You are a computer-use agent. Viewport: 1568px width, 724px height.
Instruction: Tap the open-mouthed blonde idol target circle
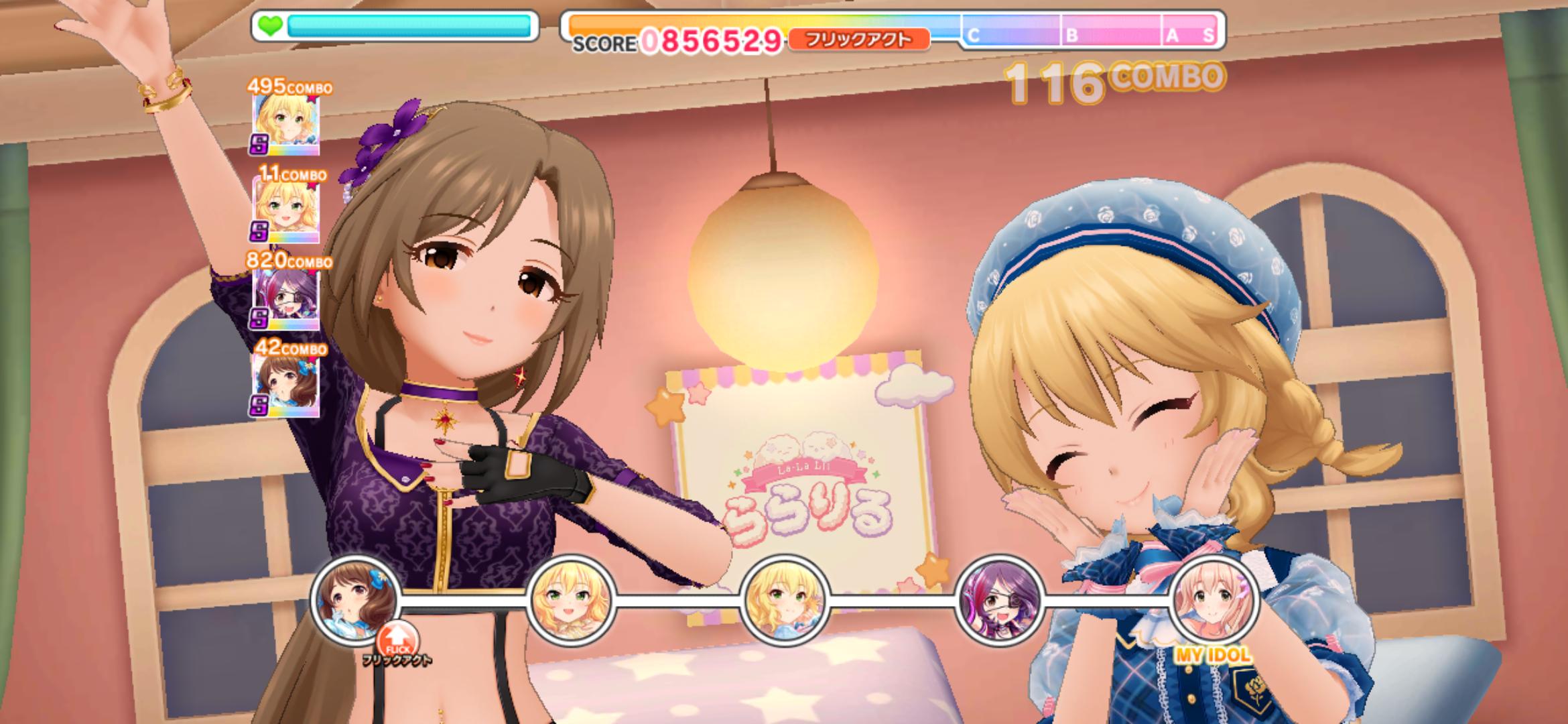[x=571, y=599]
